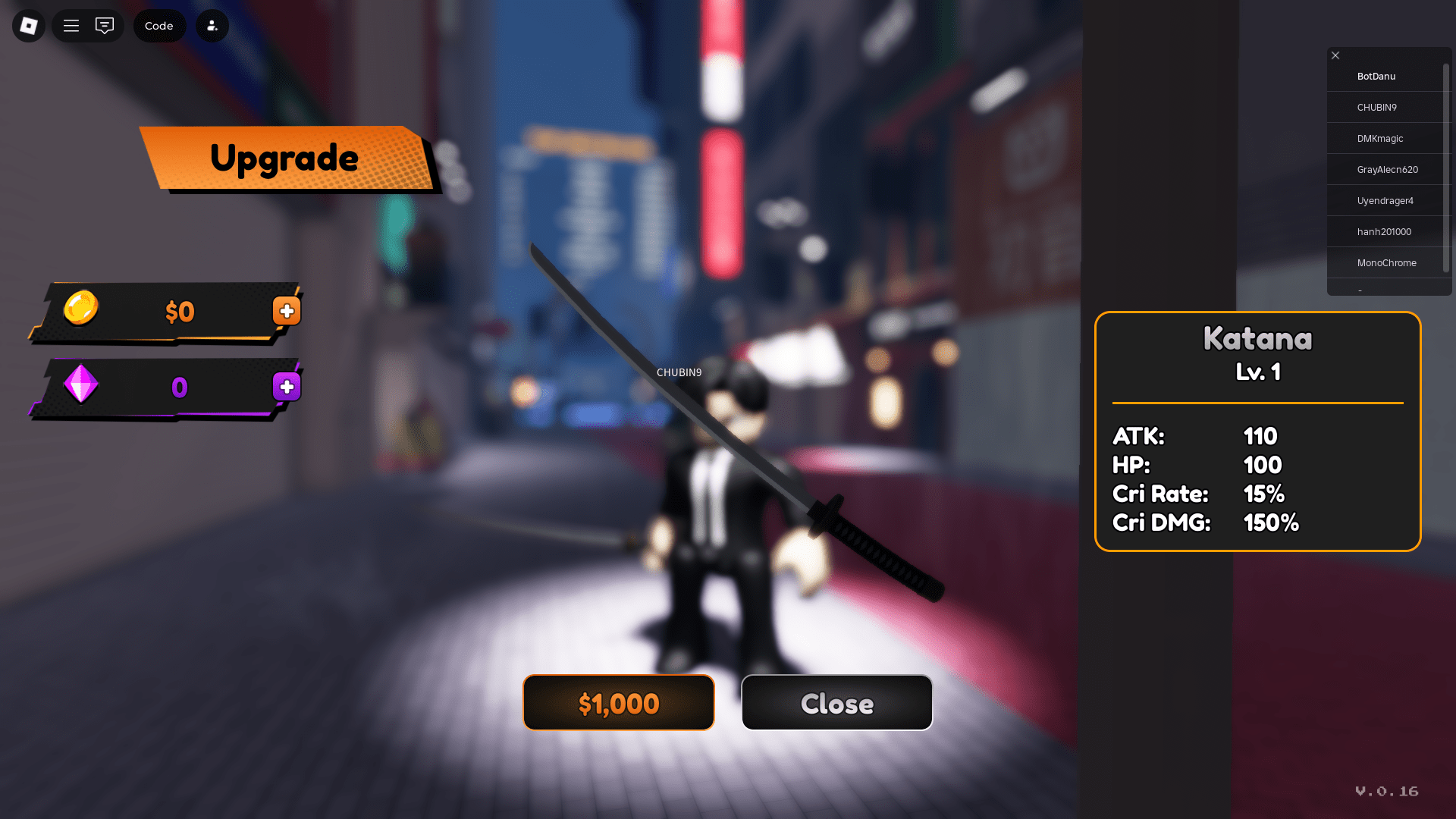Click the avatar emote icon next to Code

(212, 25)
